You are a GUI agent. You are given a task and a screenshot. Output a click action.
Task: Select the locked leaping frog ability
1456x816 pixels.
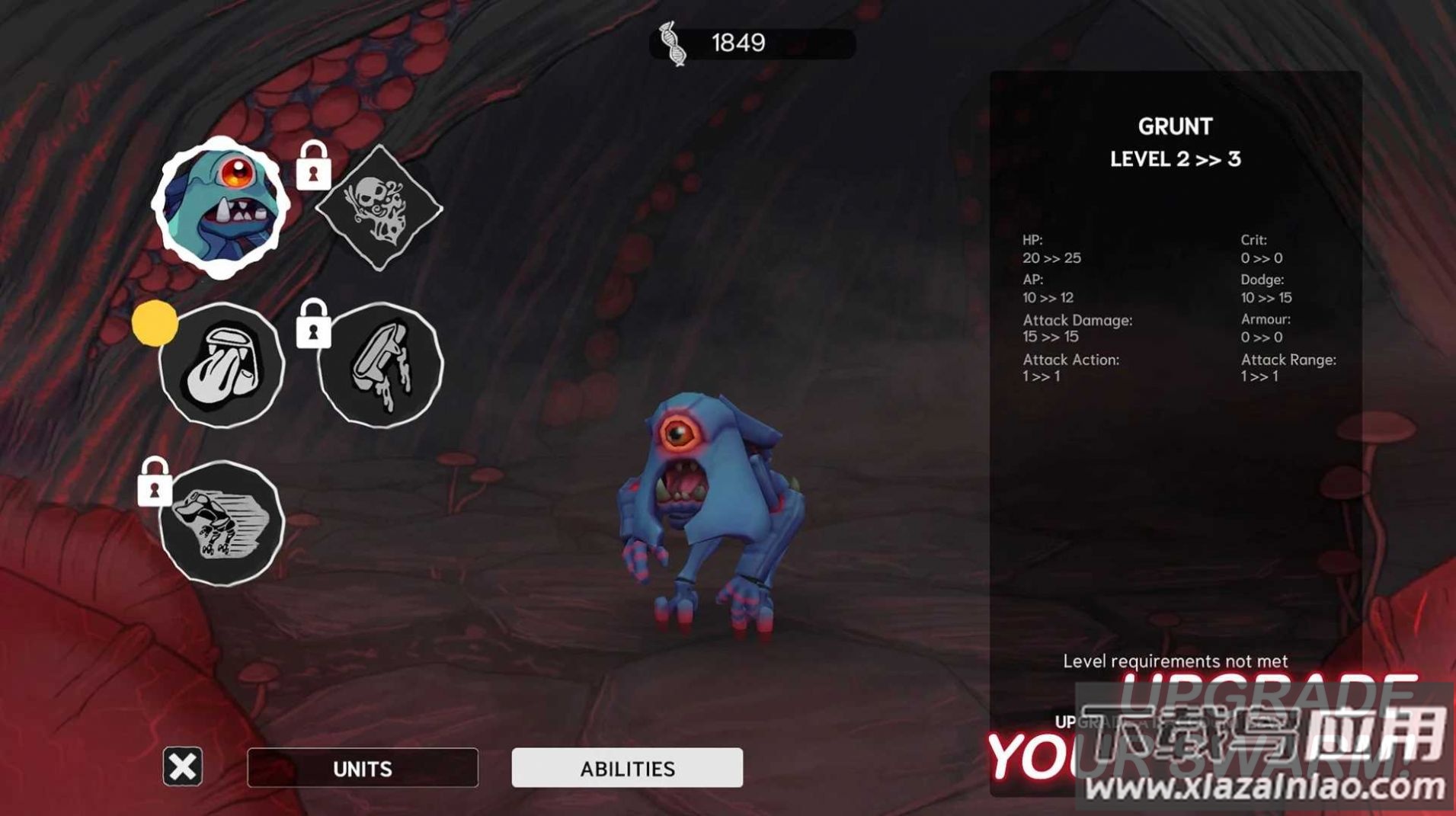(x=222, y=524)
